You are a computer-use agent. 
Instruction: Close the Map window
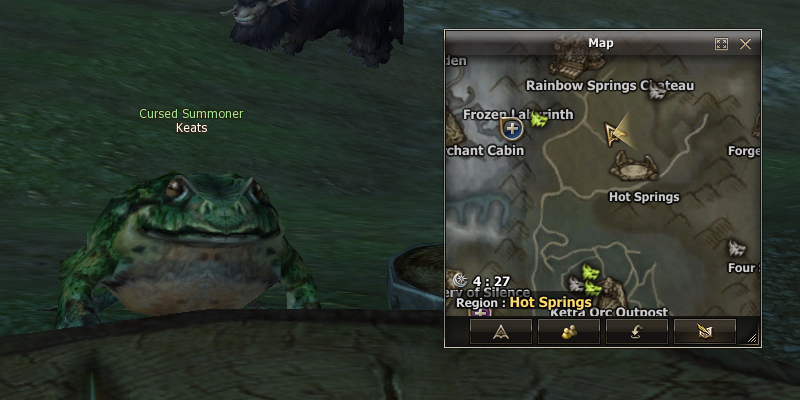(x=745, y=44)
